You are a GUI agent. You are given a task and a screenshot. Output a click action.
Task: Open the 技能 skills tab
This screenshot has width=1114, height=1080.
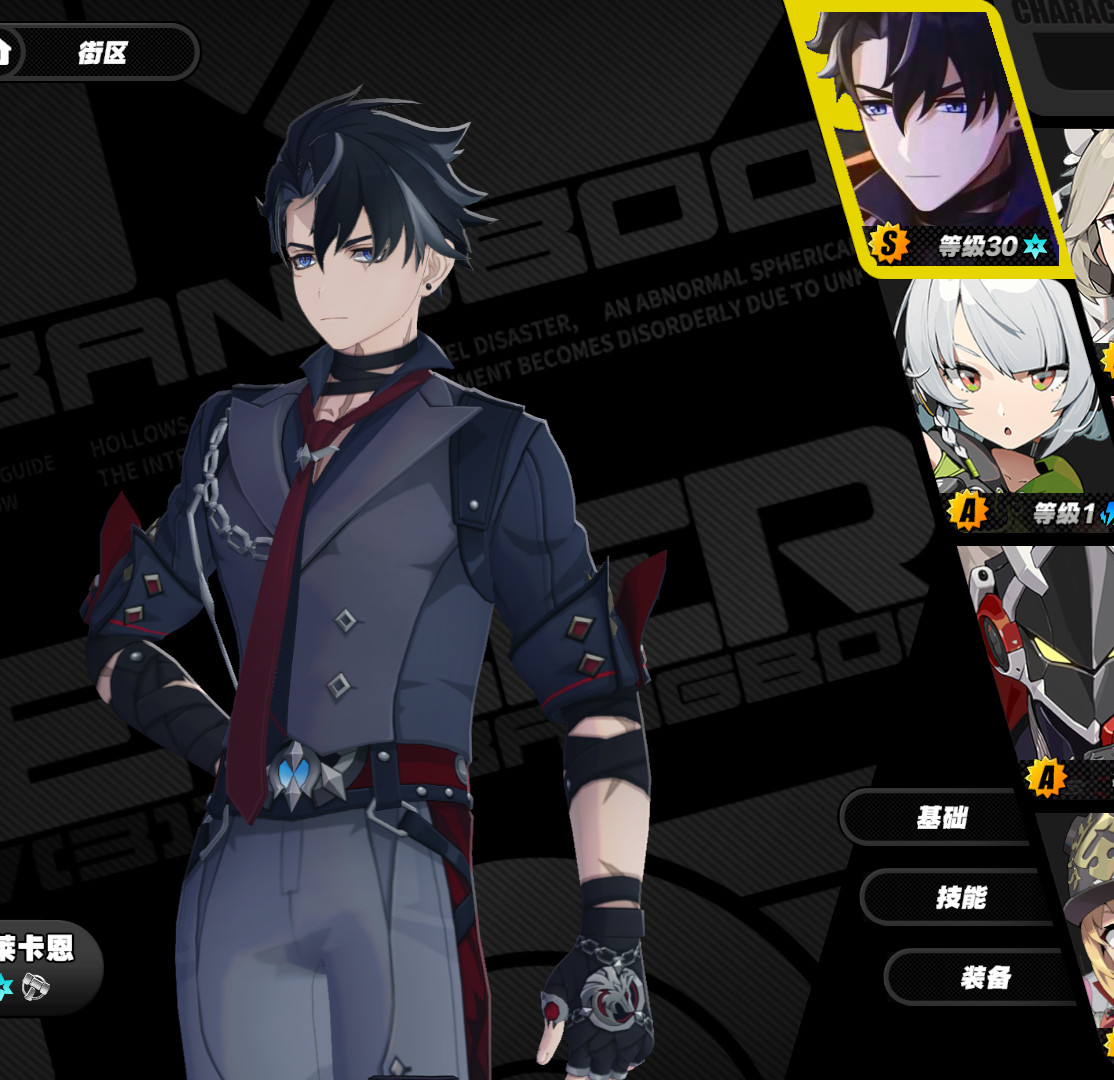961,897
